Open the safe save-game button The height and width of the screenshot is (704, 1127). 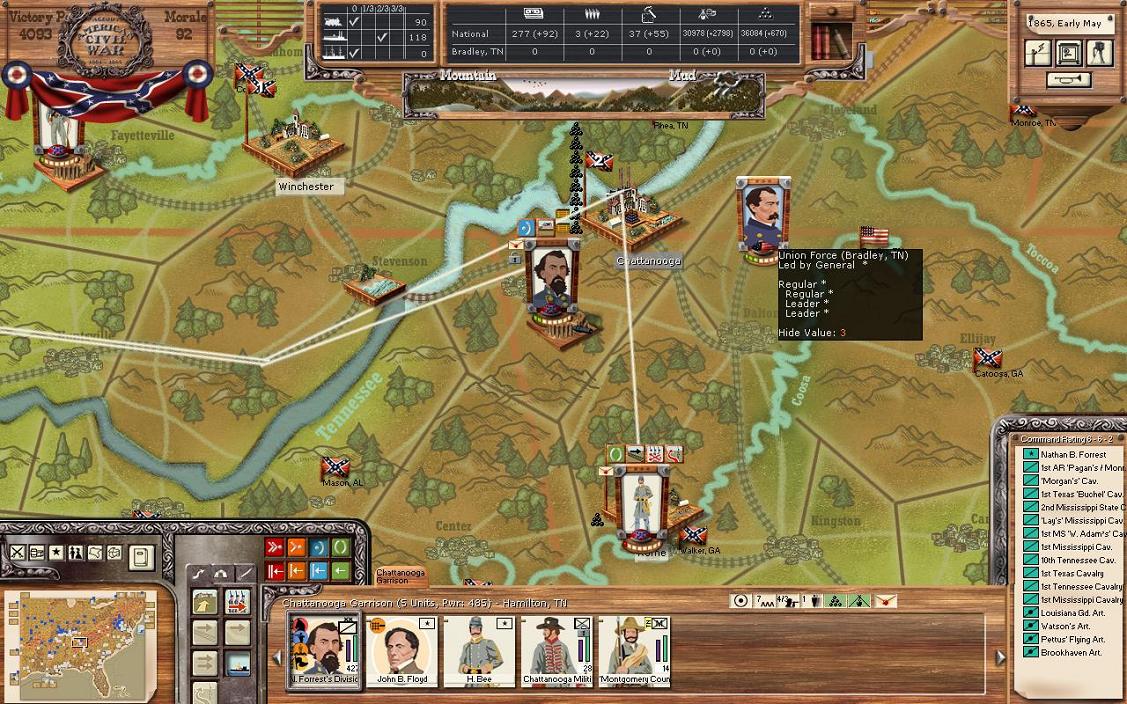point(1069,53)
